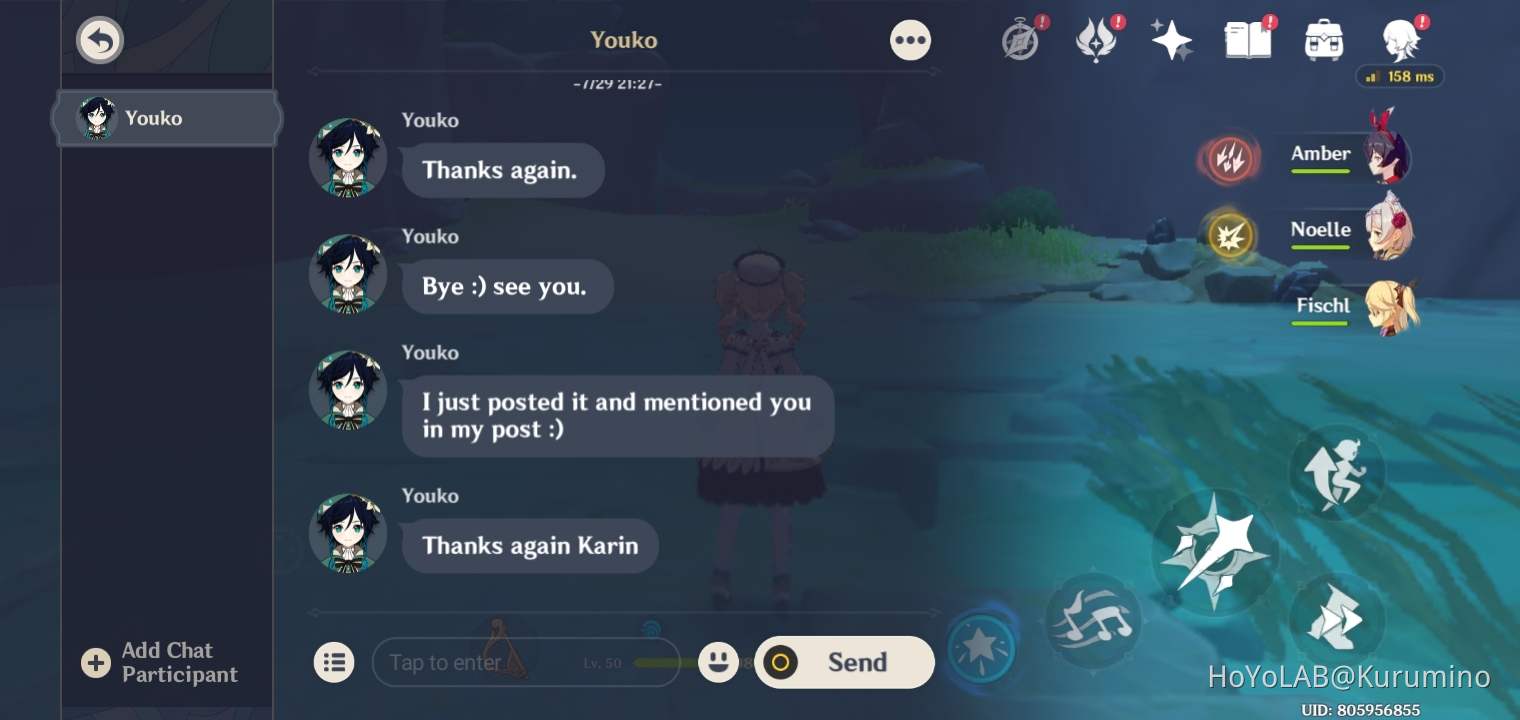Switch to Noelle in the party list
The width and height of the screenshot is (1520, 720).
tap(1352, 231)
